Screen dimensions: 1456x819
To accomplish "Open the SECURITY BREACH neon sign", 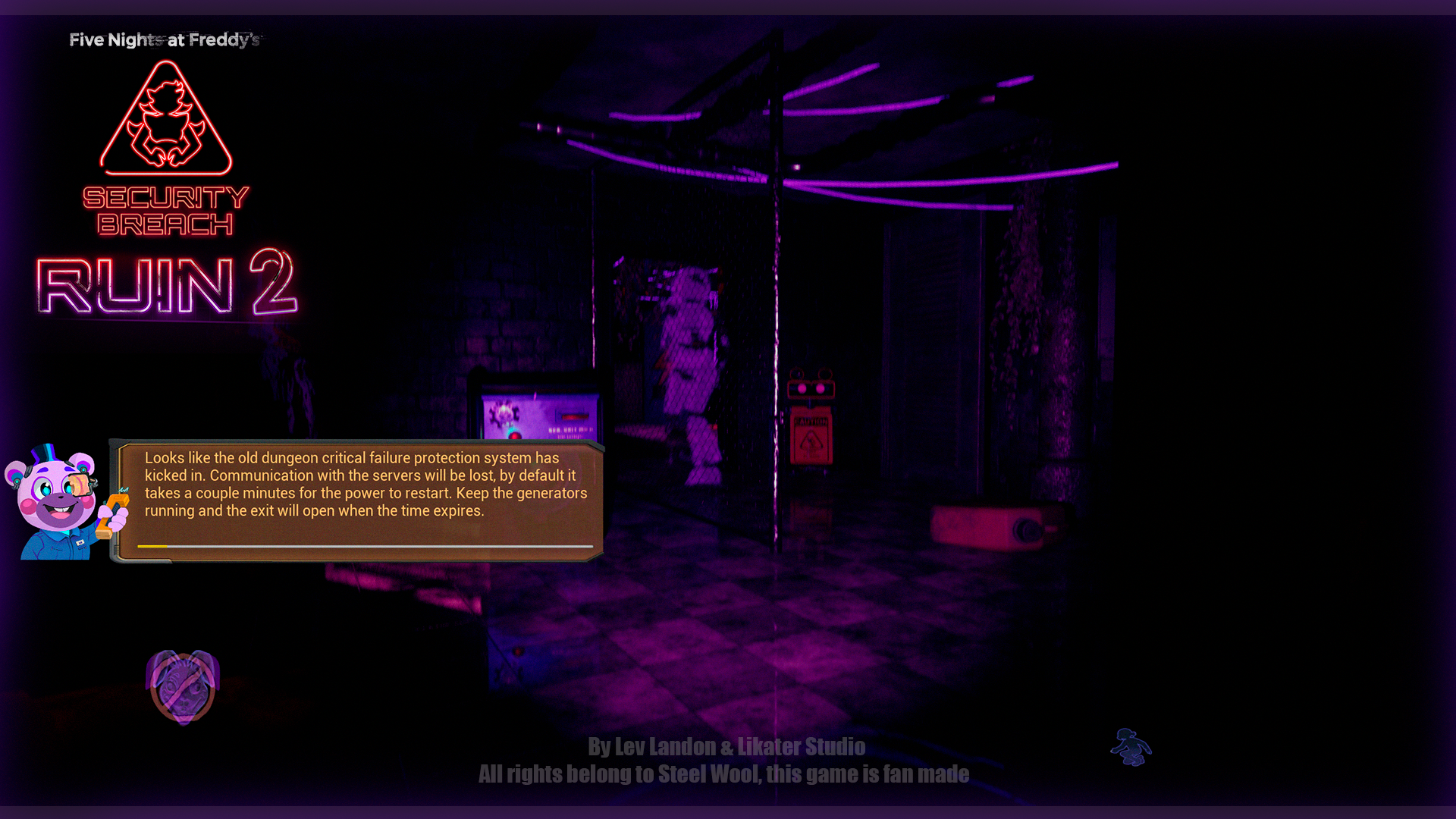I will click(166, 211).
